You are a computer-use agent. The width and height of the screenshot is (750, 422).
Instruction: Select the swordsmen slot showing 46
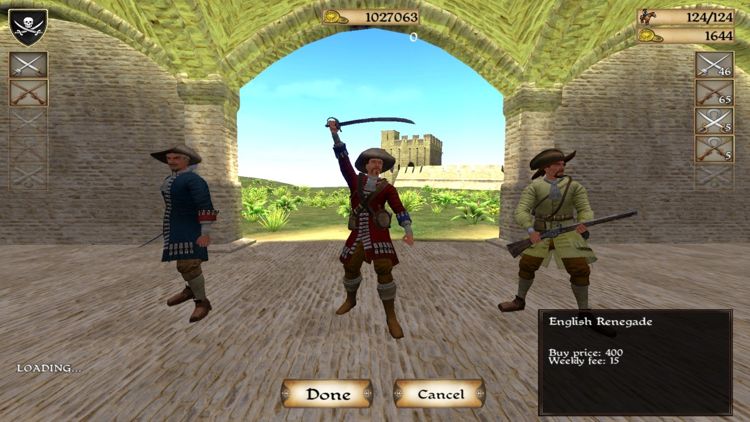pyautogui.click(x=714, y=65)
